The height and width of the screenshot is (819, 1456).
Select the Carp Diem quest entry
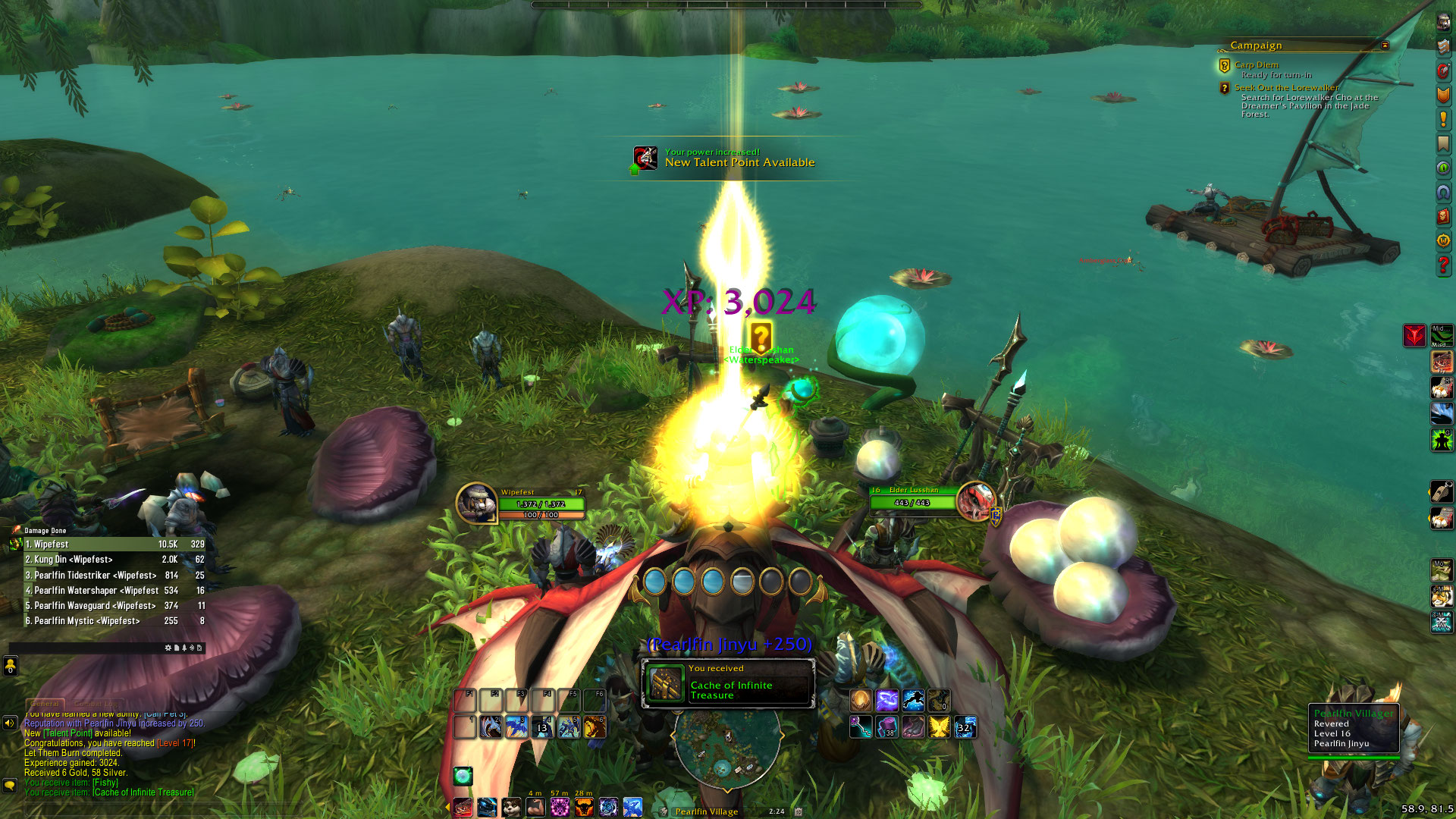[x=1256, y=65]
